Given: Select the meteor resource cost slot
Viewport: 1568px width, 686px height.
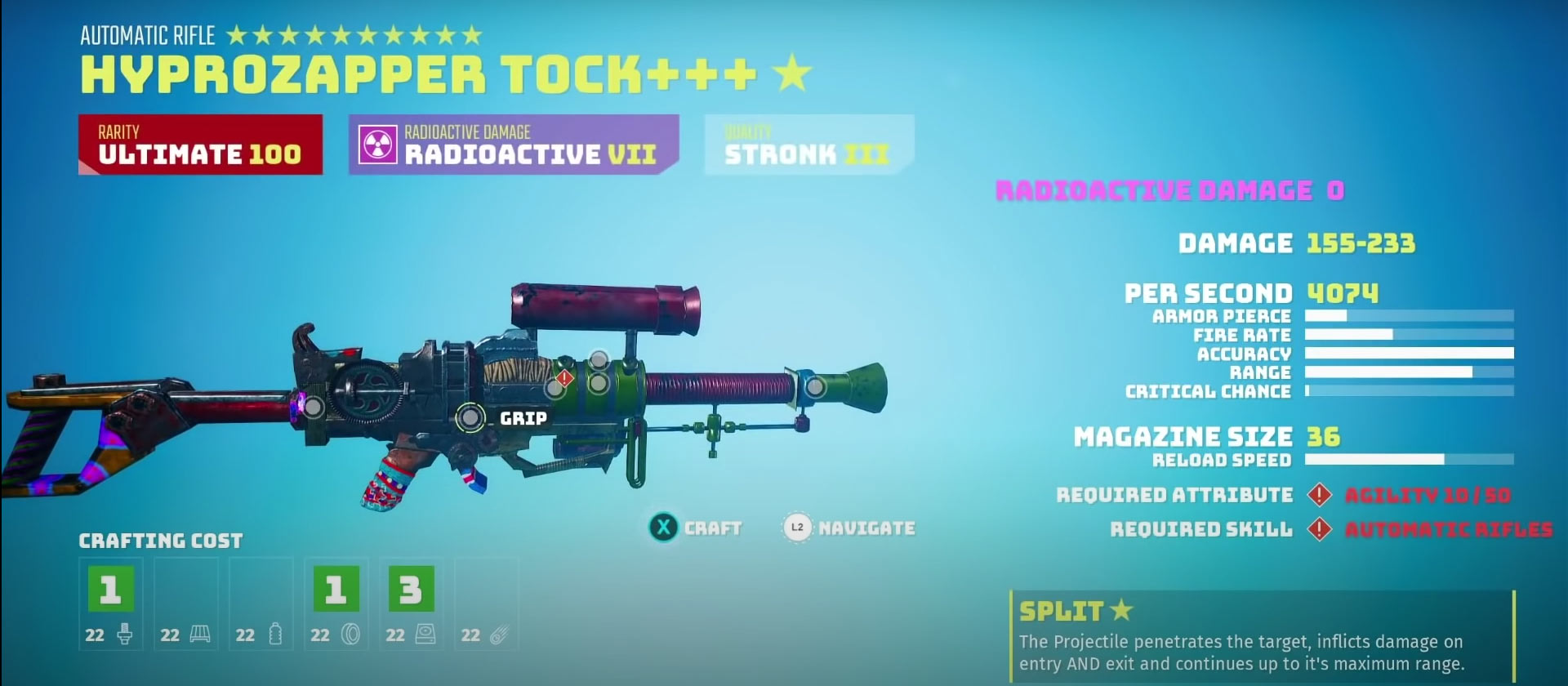Looking at the screenshot, I should 486,604.
